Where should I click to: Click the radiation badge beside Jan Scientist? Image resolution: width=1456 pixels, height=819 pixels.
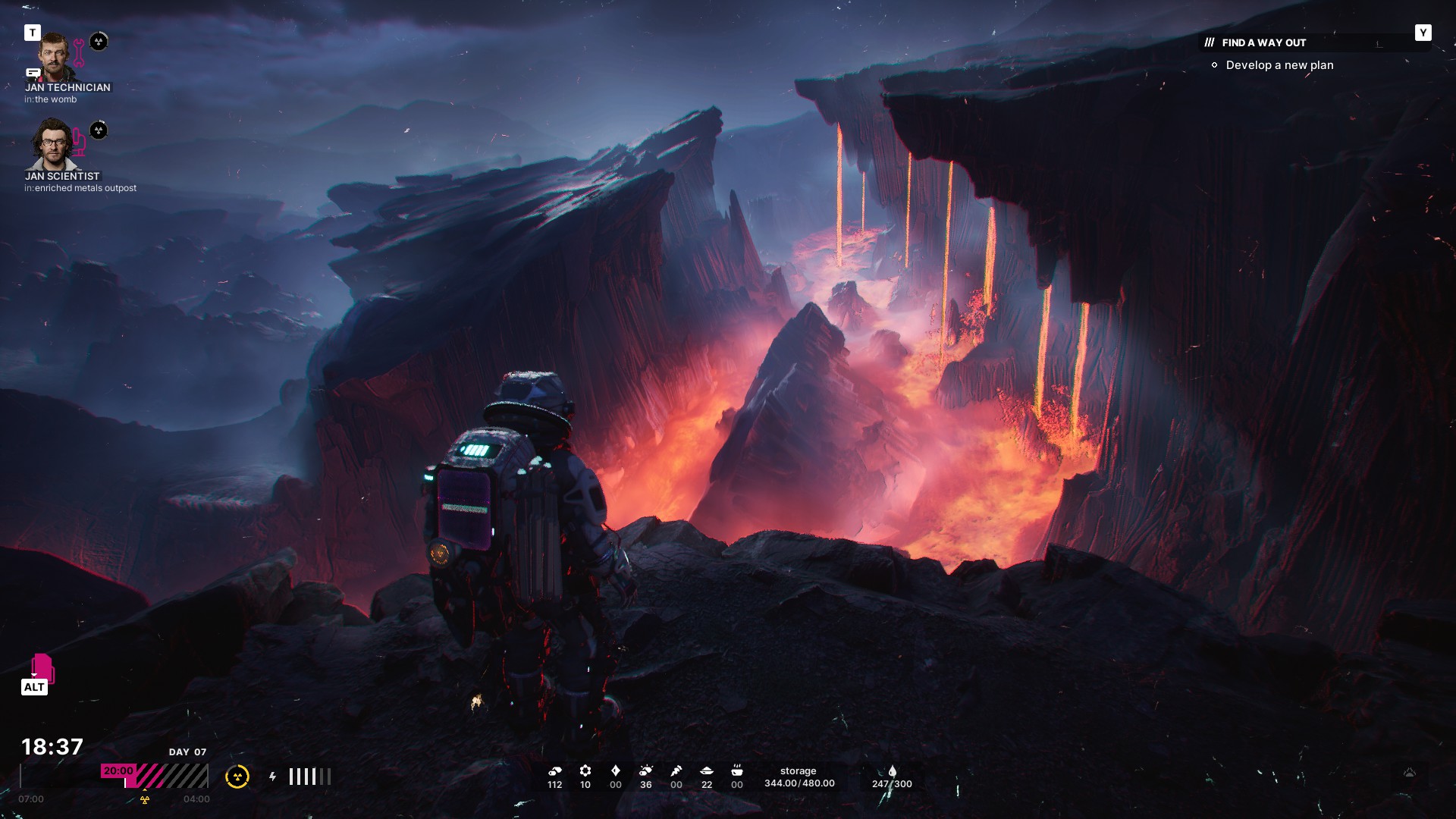(99, 130)
